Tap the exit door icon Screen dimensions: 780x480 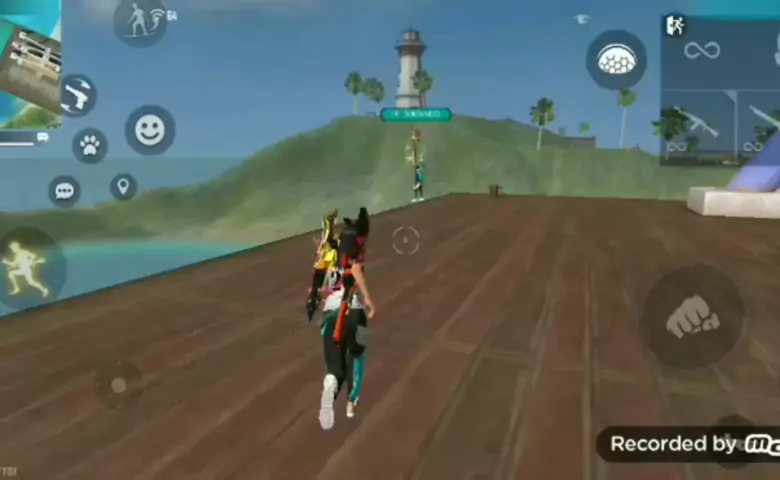pos(674,25)
